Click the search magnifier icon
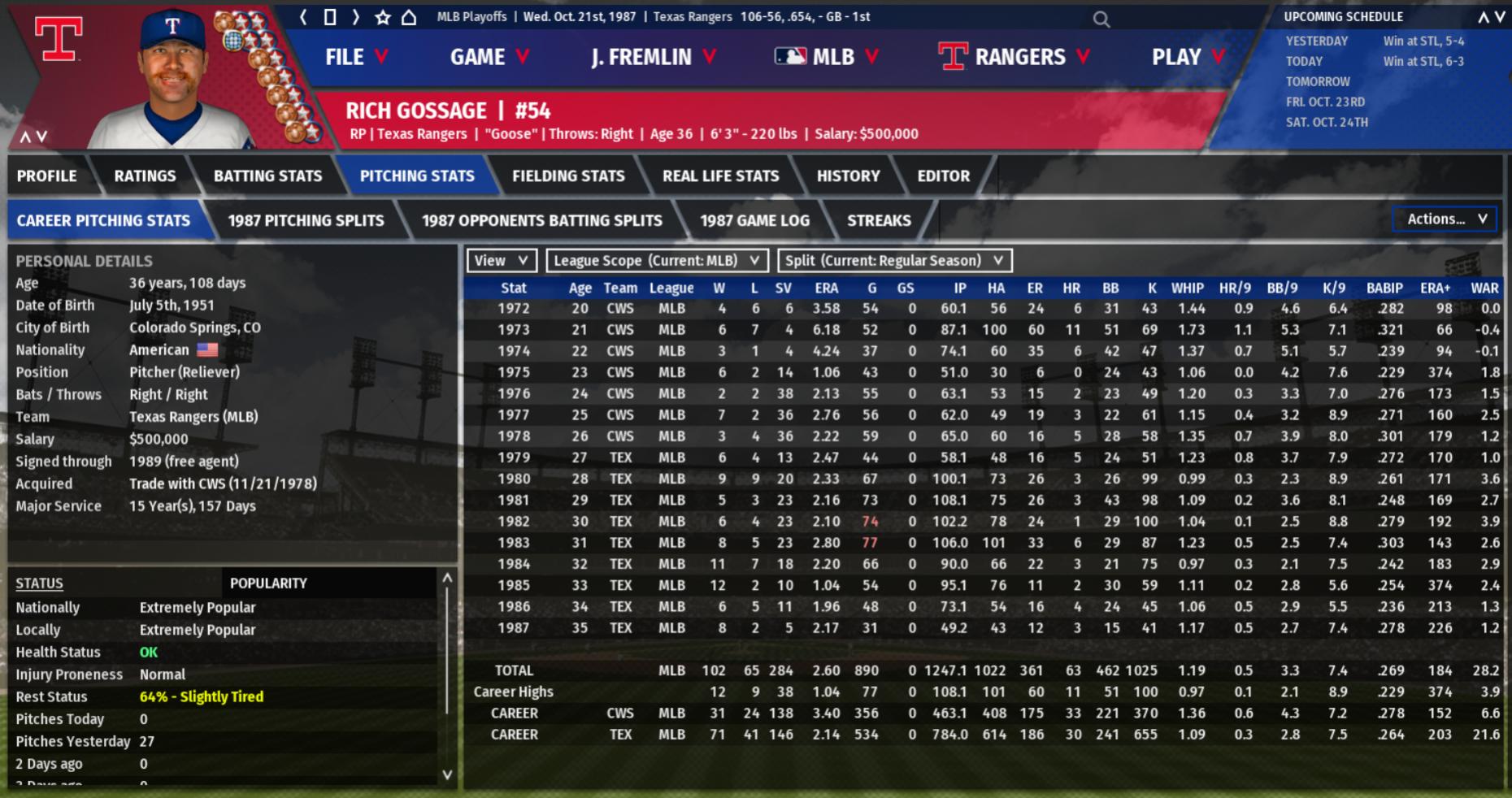The width and height of the screenshot is (1512, 798). 1101,19
